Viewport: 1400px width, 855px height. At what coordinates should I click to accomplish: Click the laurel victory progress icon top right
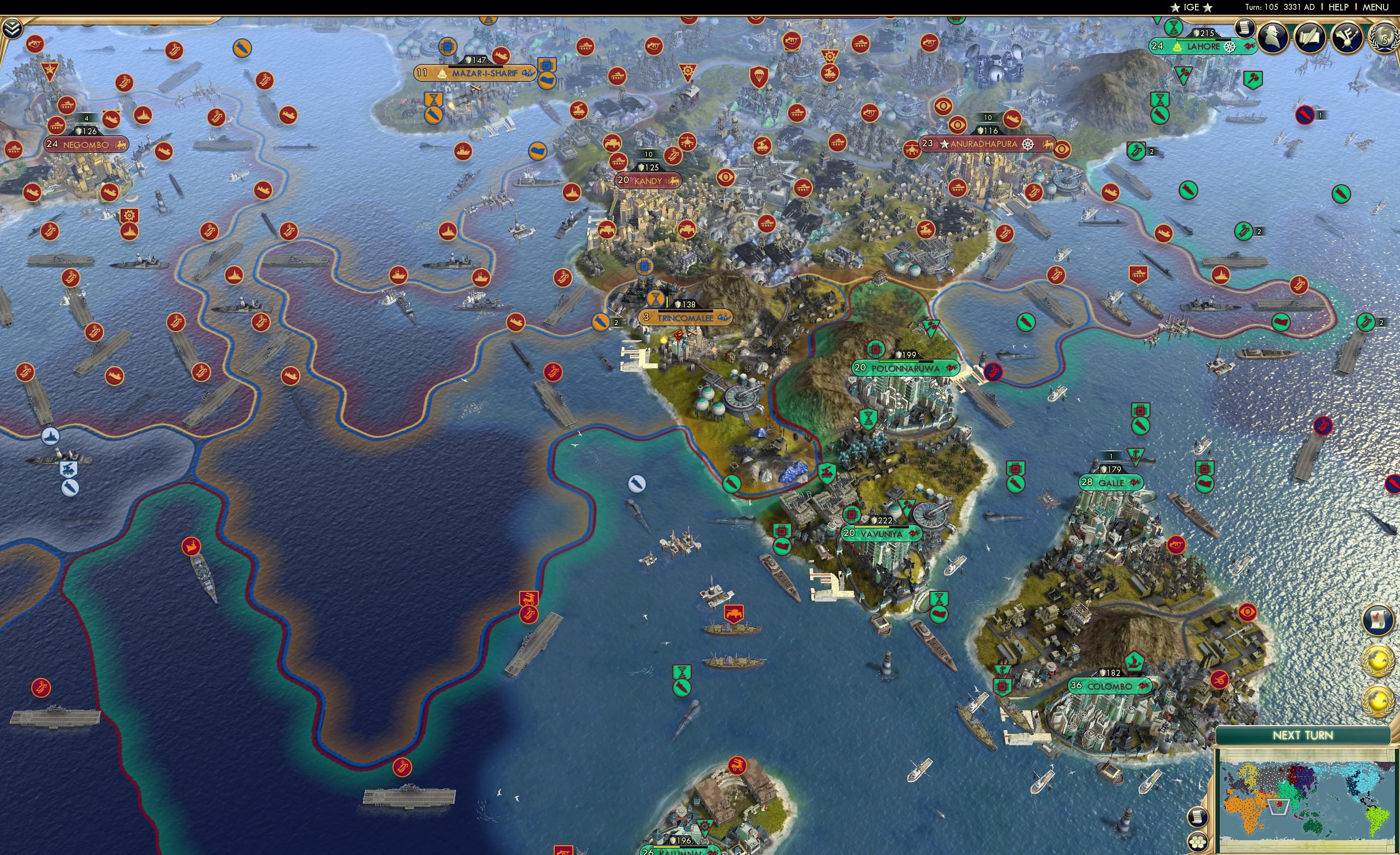[1385, 38]
